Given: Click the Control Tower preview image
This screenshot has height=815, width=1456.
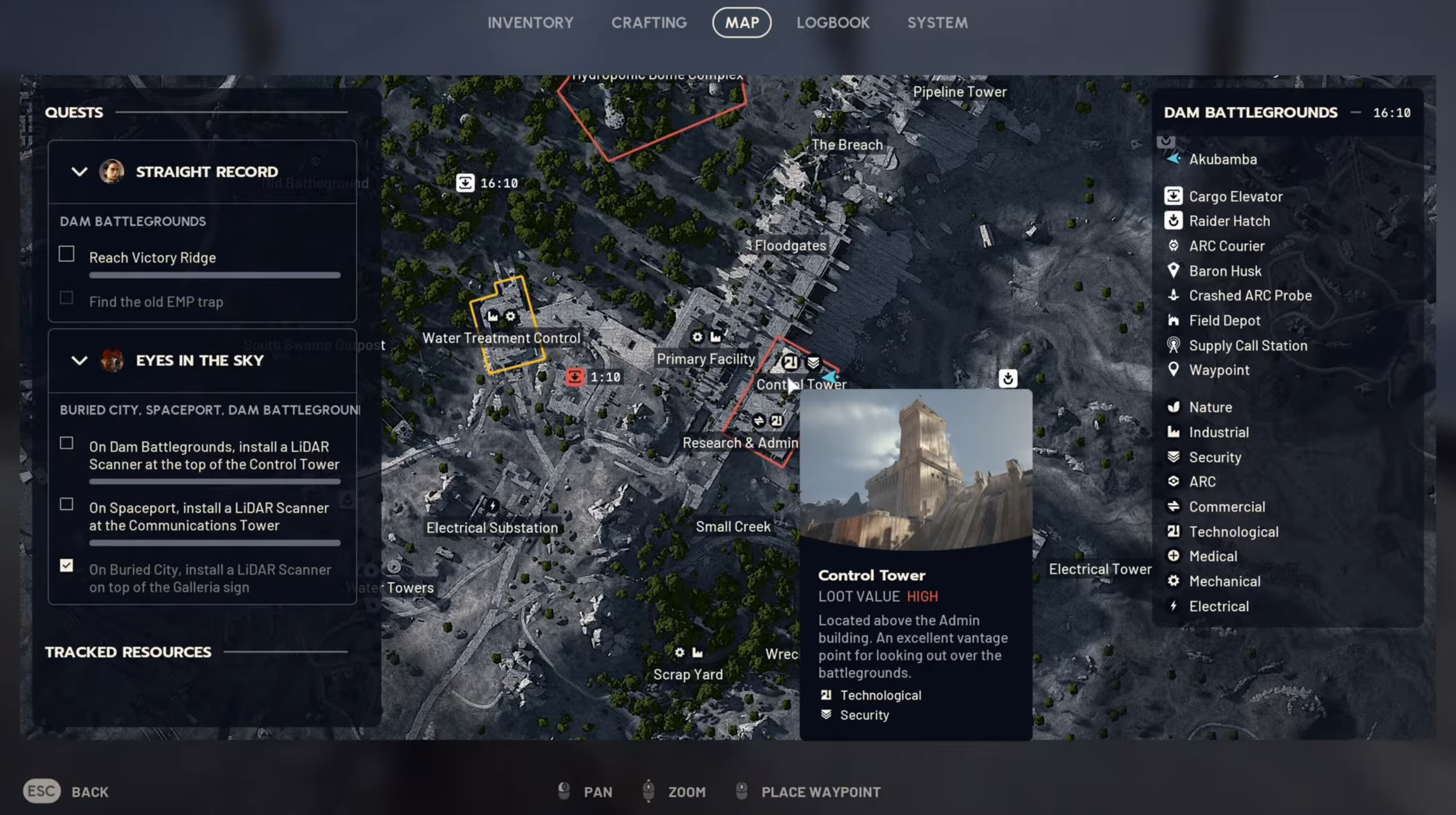Looking at the screenshot, I should 916,466.
